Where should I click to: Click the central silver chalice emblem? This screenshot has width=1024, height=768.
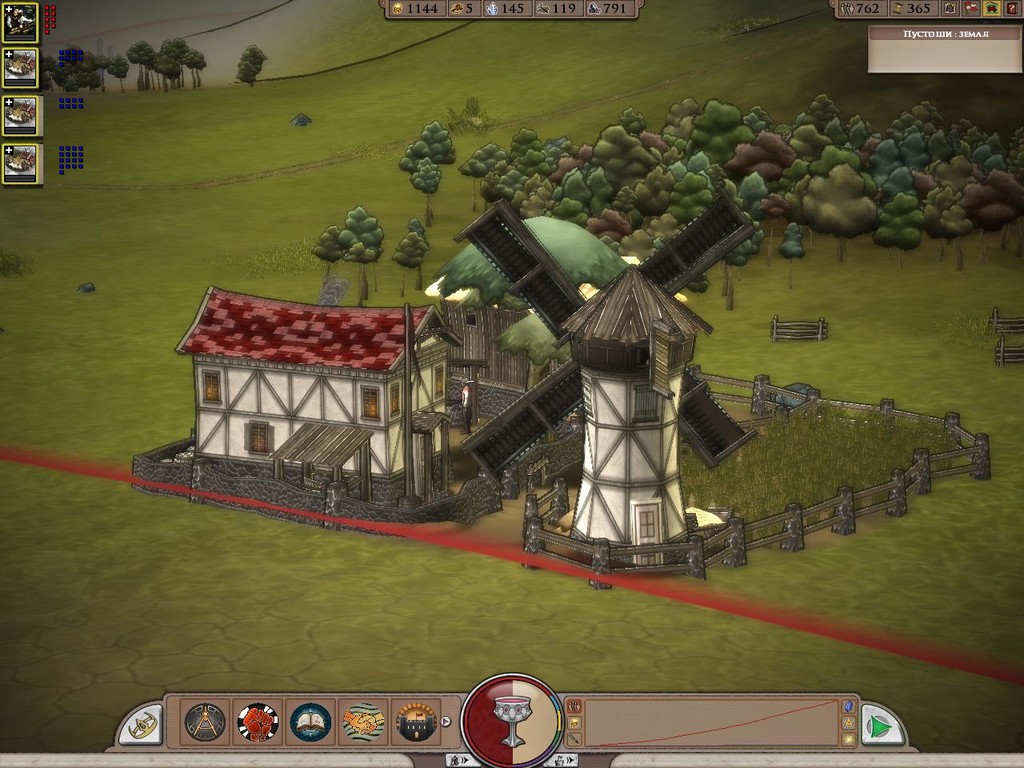tap(512, 722)
